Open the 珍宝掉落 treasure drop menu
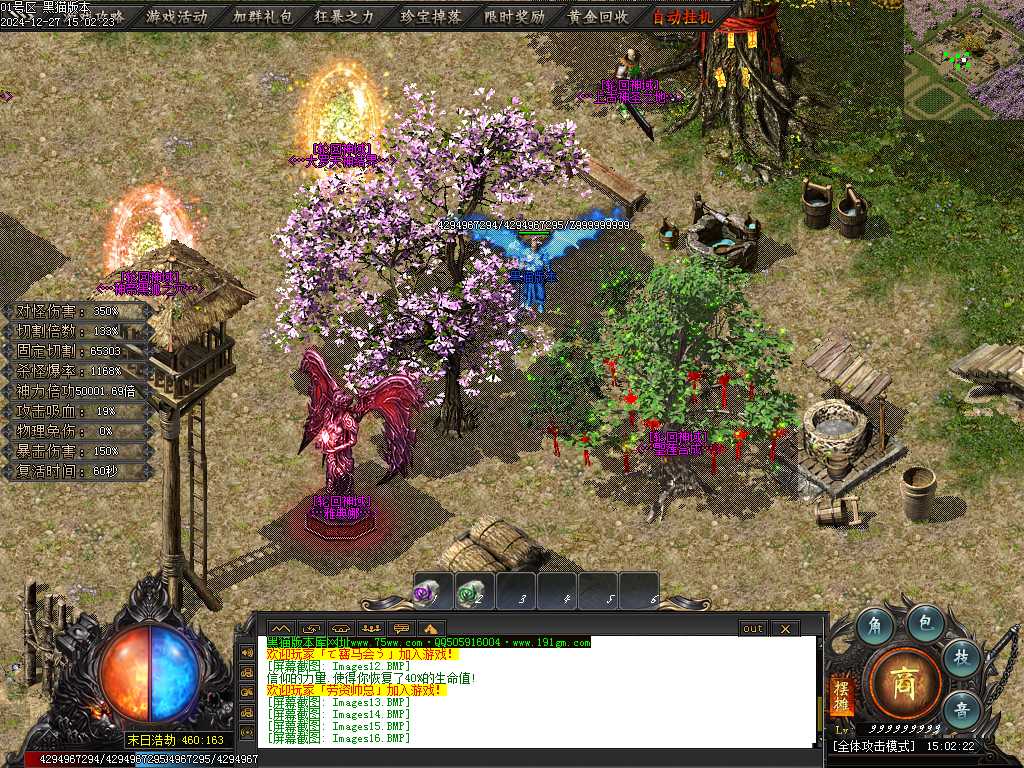The height and width of the screenshot is (768, 1024). pyautogui.click(x=430, y=16)
